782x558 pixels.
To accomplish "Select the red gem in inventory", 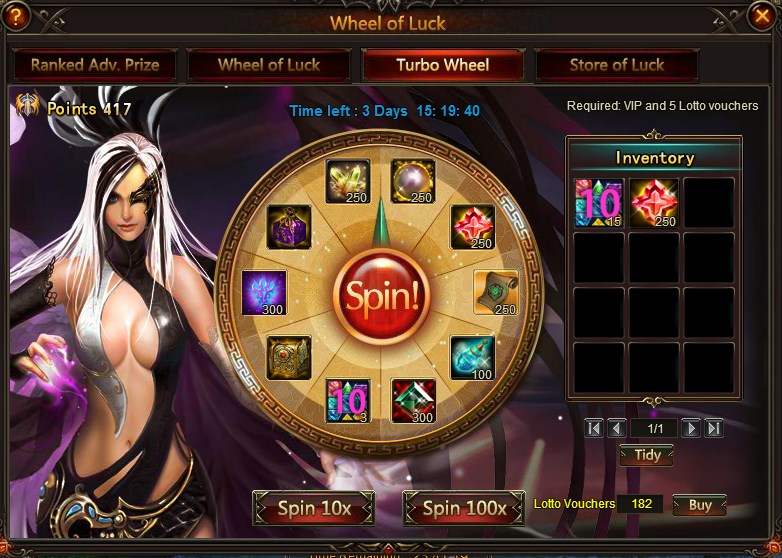I will [654, 203].
